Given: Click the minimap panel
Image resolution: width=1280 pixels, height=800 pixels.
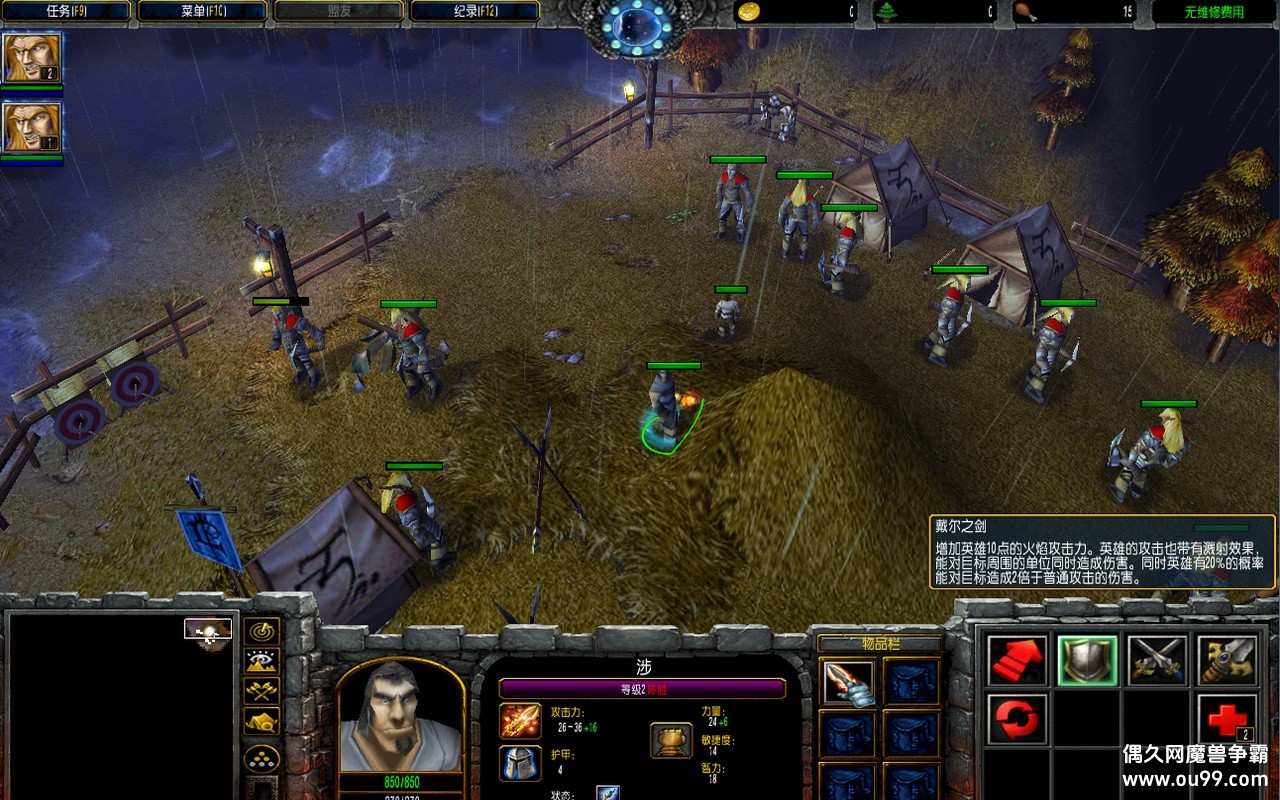Looking at the screenshot, I should [x=122, y=705].
